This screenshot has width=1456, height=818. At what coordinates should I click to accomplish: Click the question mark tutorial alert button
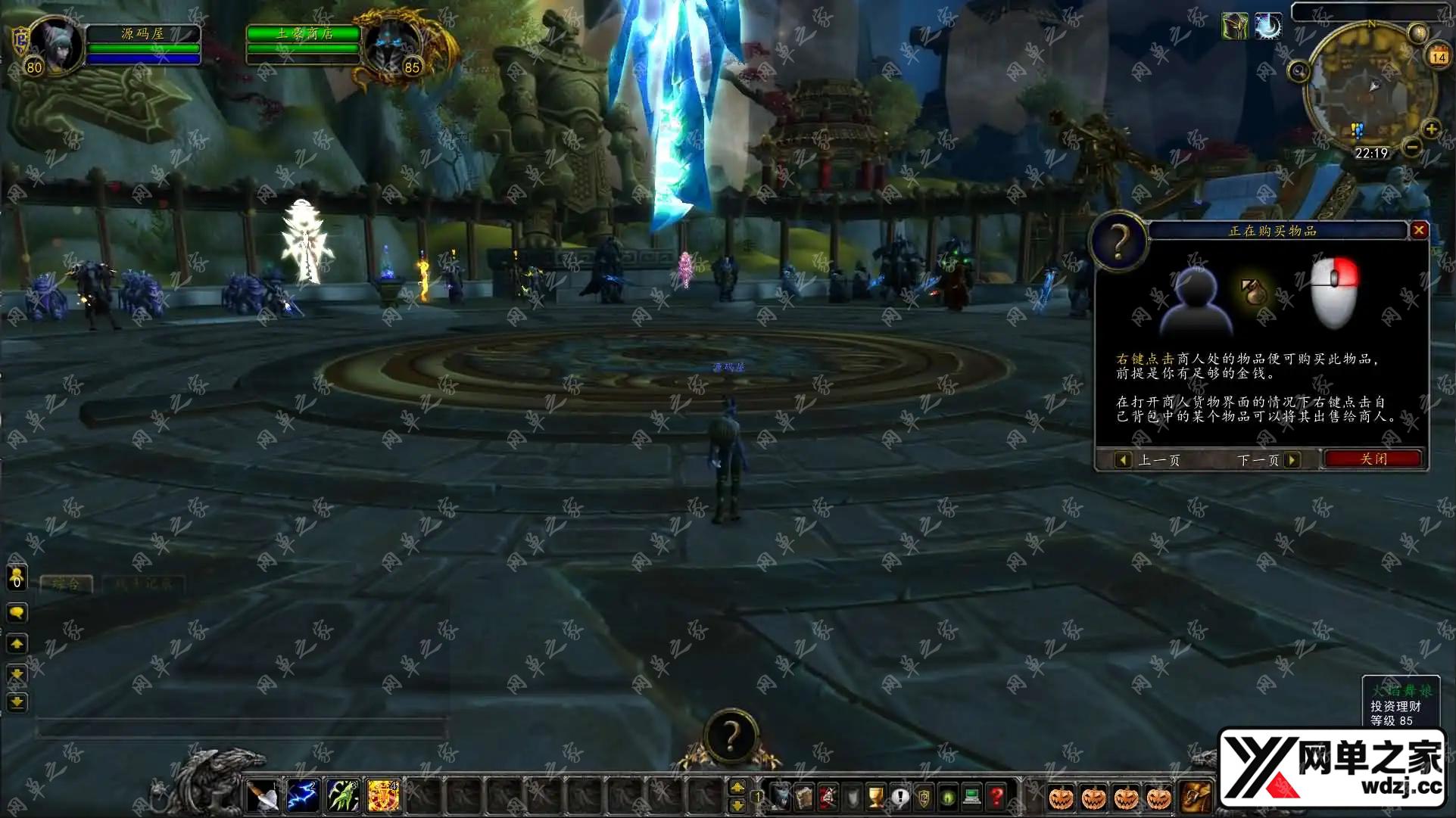[731, 735]
